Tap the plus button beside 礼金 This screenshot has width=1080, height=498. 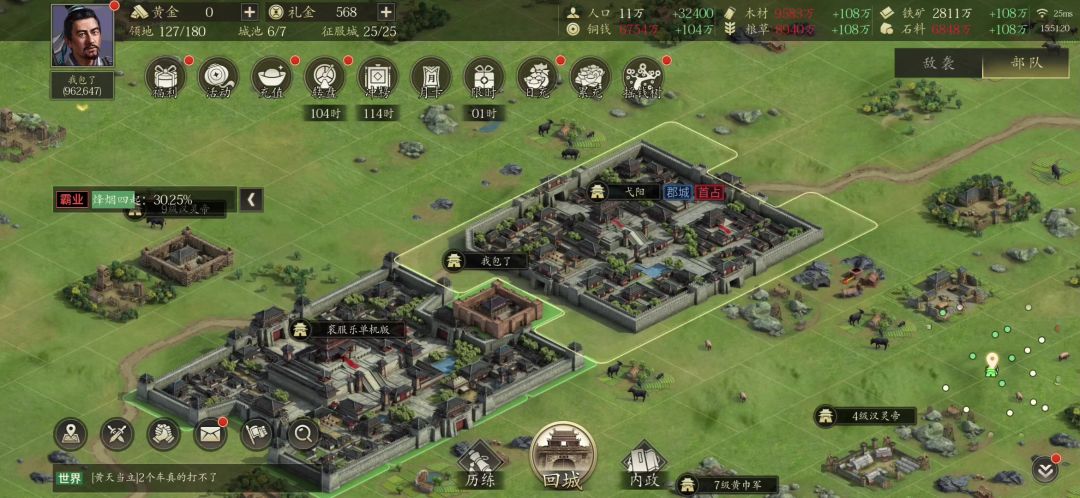coord(385,12)
